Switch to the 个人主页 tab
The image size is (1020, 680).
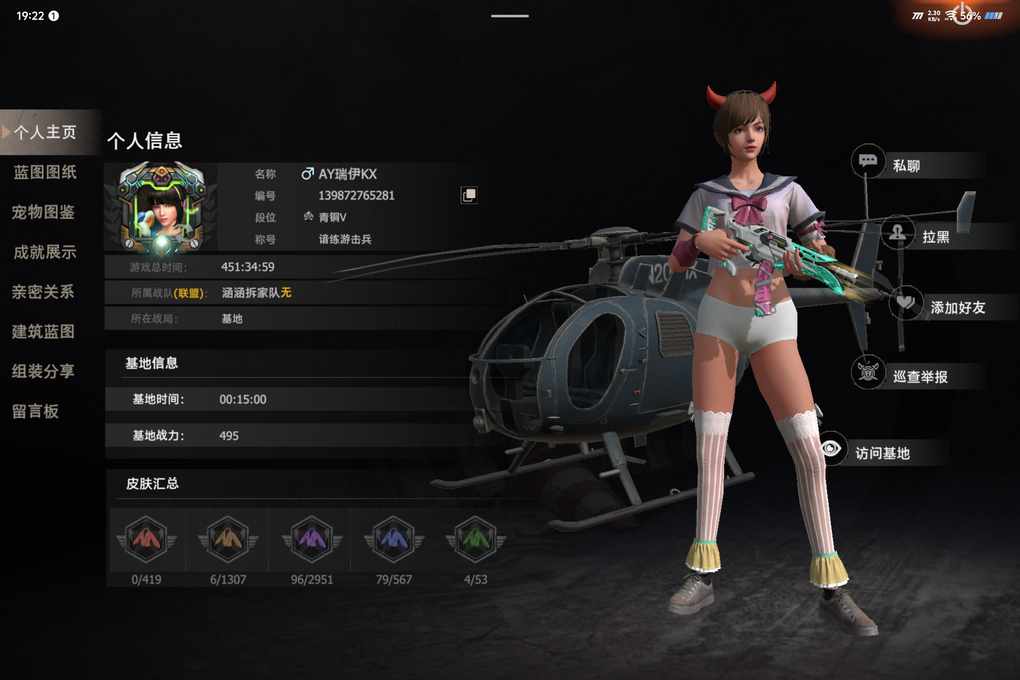point(46,132)
